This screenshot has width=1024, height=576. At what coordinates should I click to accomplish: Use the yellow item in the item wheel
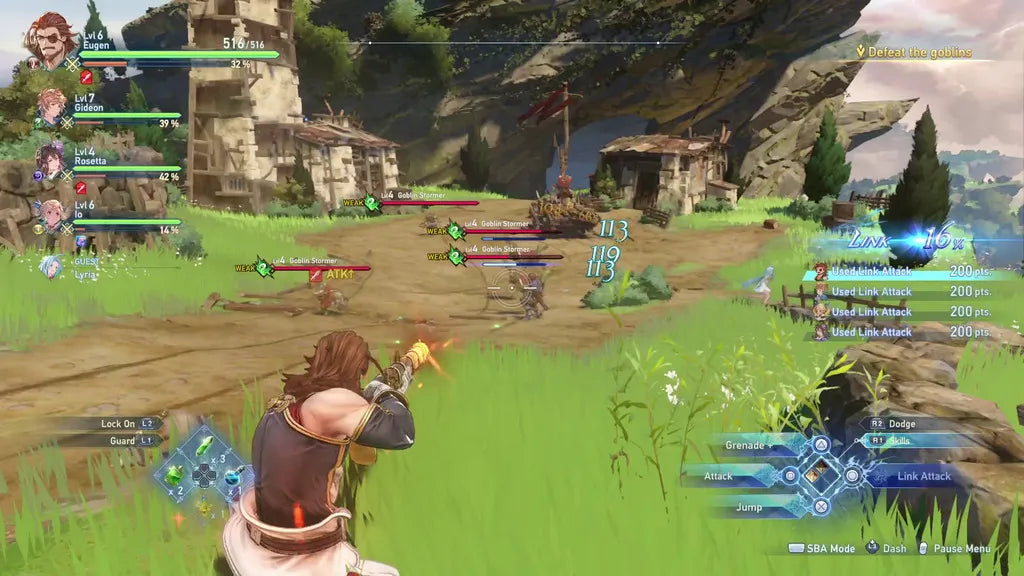pos(204,505)
